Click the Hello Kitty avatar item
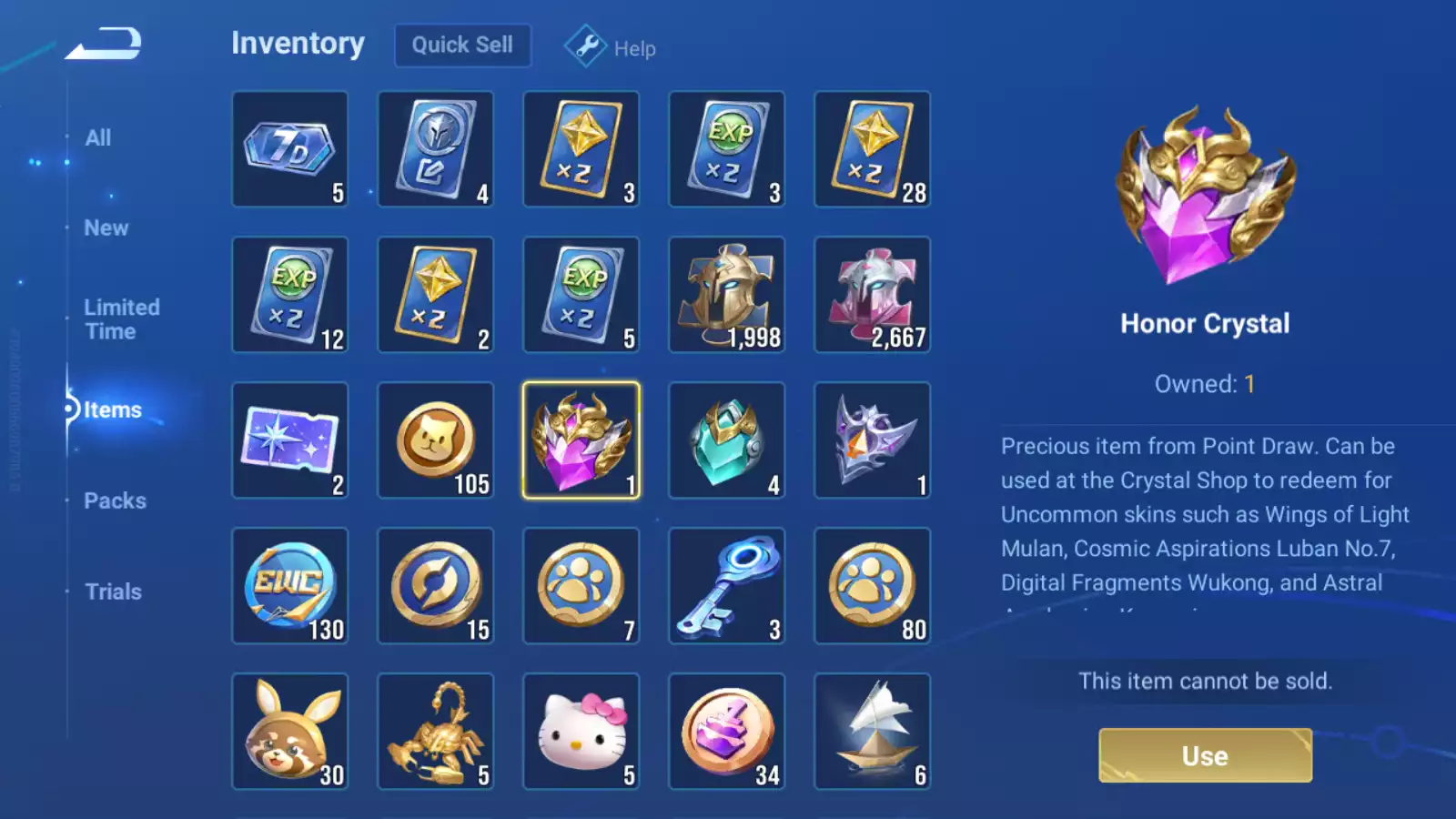Viewport: 1456px width, 819px height. pos(581,731)
